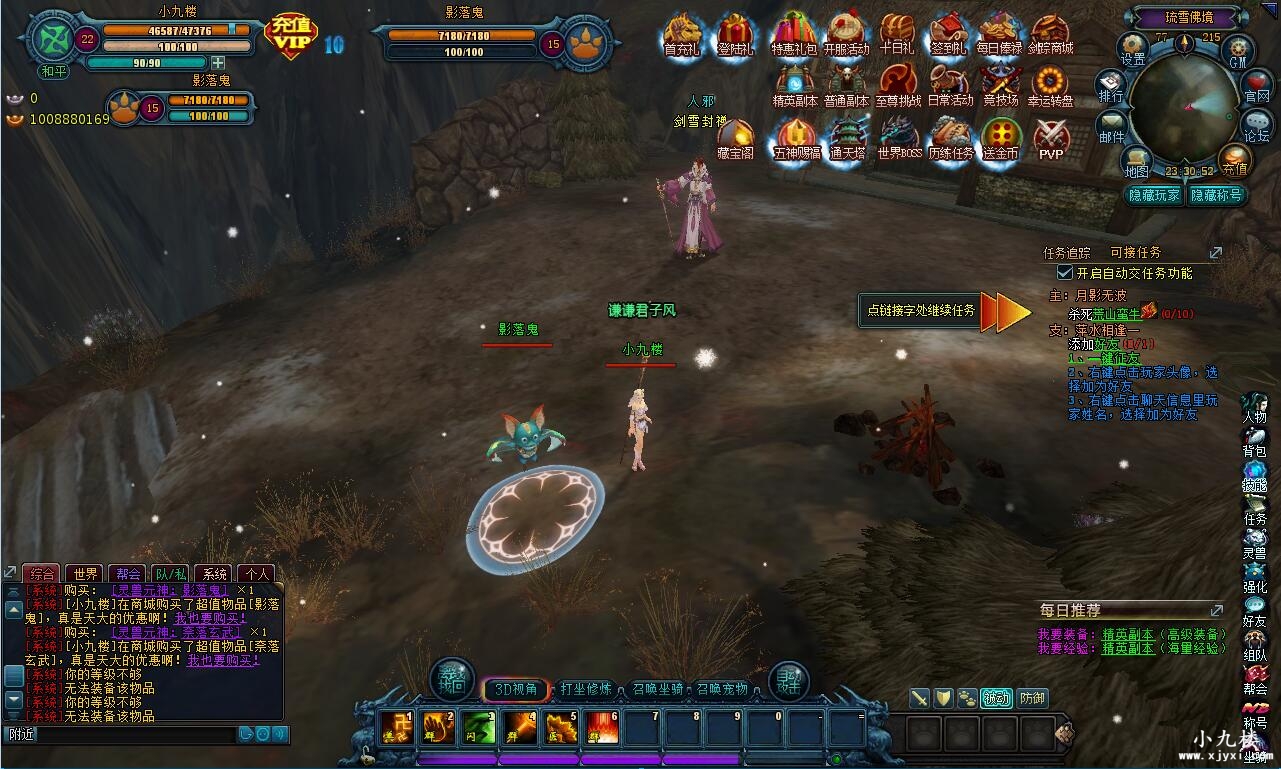Viewport: 1281px width, 769px height.
Task: Open the 首充礼 first-recharge gift
Action: pyautogui.click(x=682, y=33)
